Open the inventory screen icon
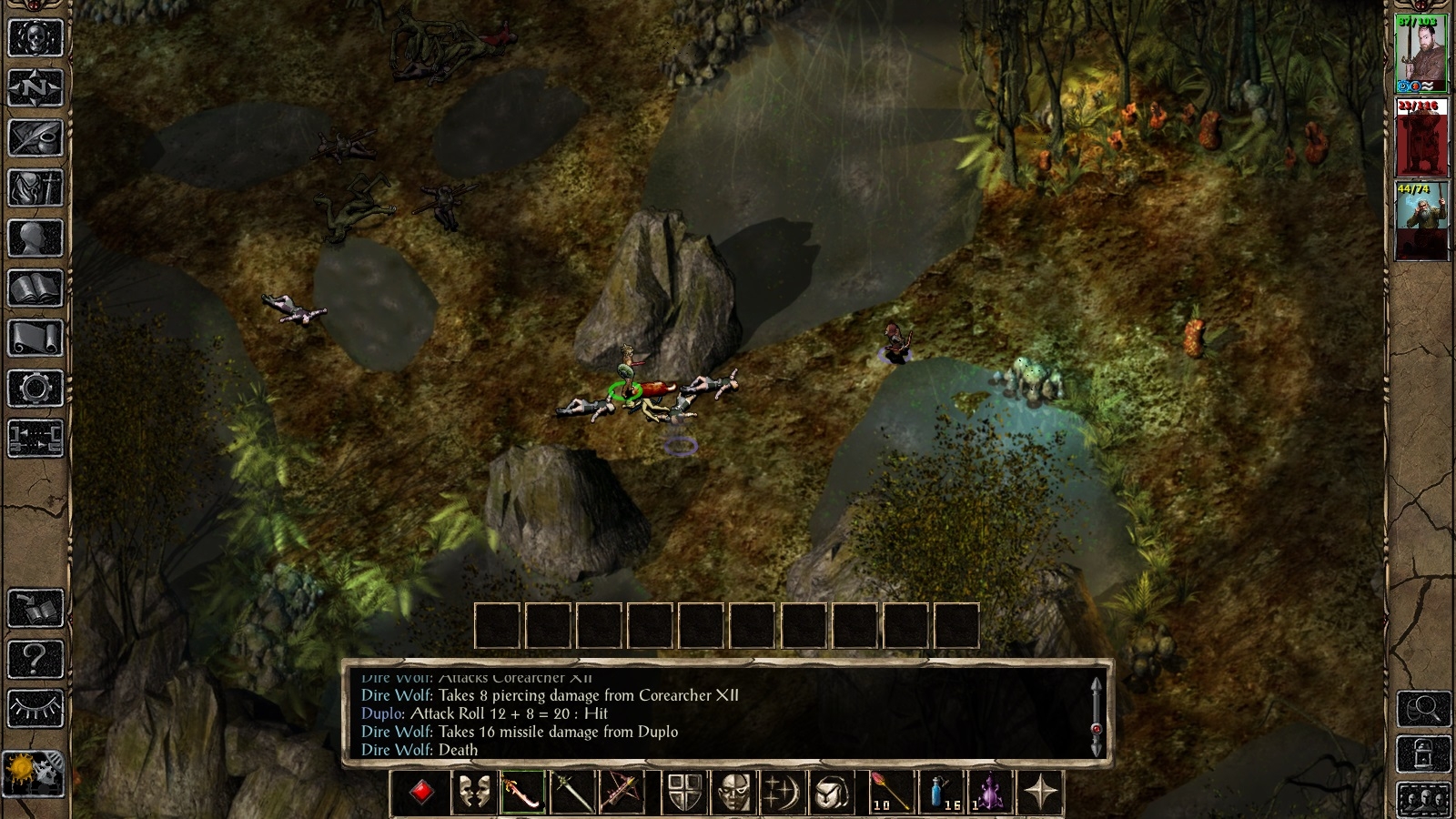 [x=35, y=187]
